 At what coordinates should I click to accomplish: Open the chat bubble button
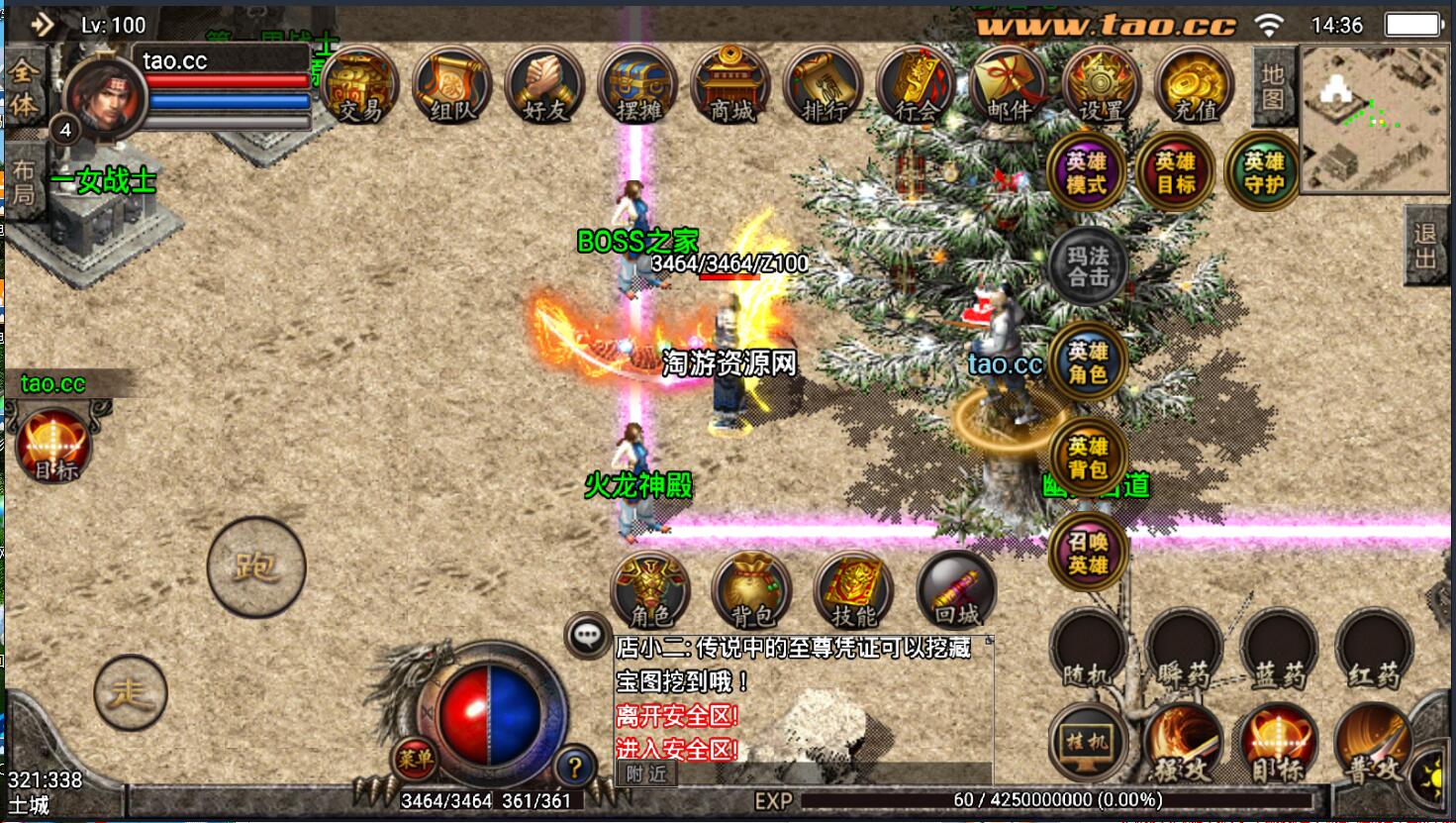[x=588, y=634]
